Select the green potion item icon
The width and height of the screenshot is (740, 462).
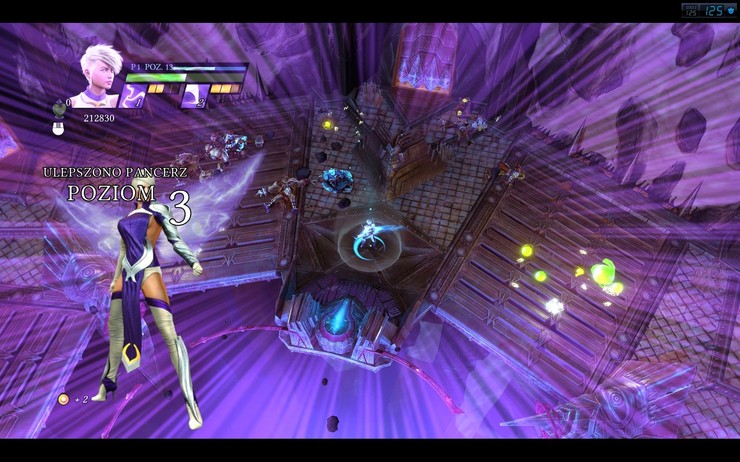point(58,108)
